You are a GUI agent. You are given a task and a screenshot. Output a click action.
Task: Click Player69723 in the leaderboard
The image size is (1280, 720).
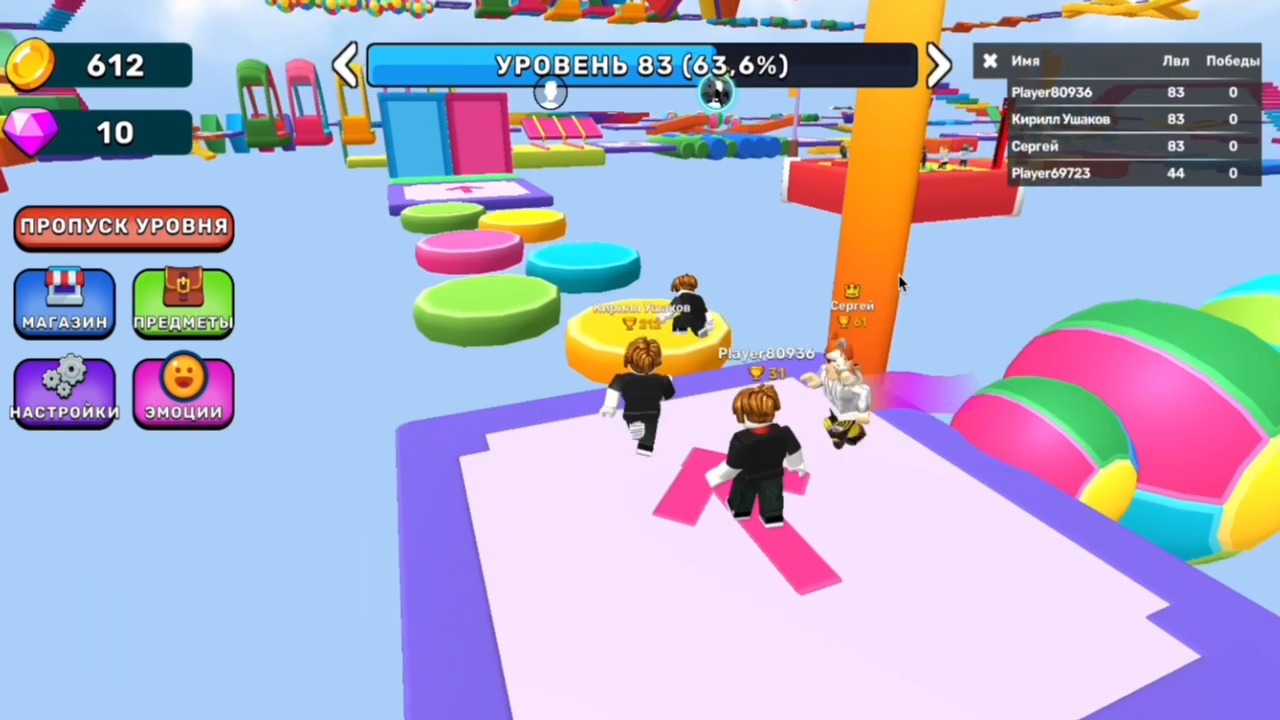coord(1051,172)
